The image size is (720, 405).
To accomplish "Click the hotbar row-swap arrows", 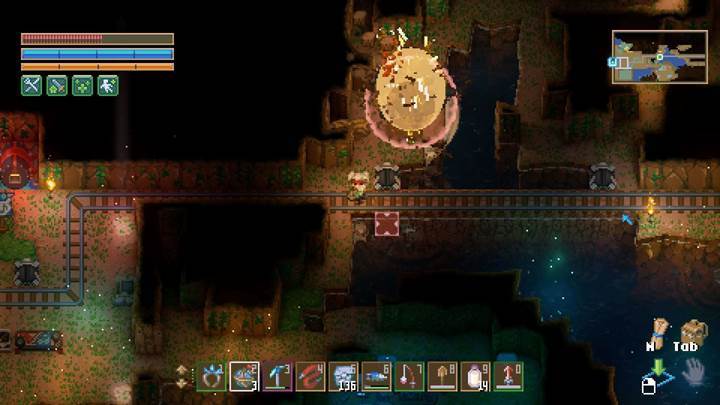I will (x=181, y=376).
